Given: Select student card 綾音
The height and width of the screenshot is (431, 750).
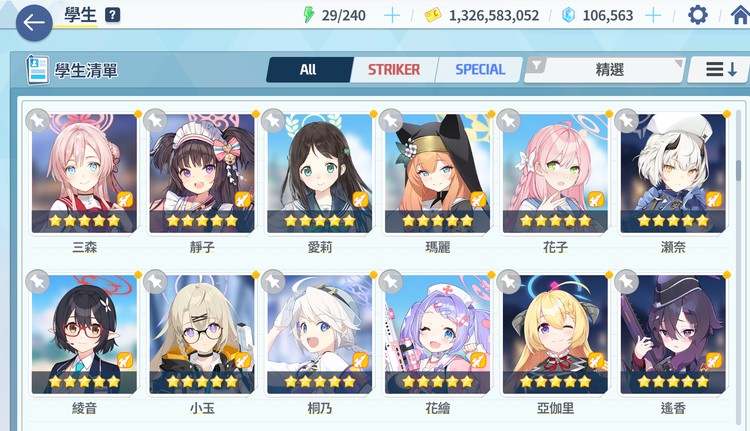Looking at the screenshot, I should pyautogui.click(x=85, y=334).
